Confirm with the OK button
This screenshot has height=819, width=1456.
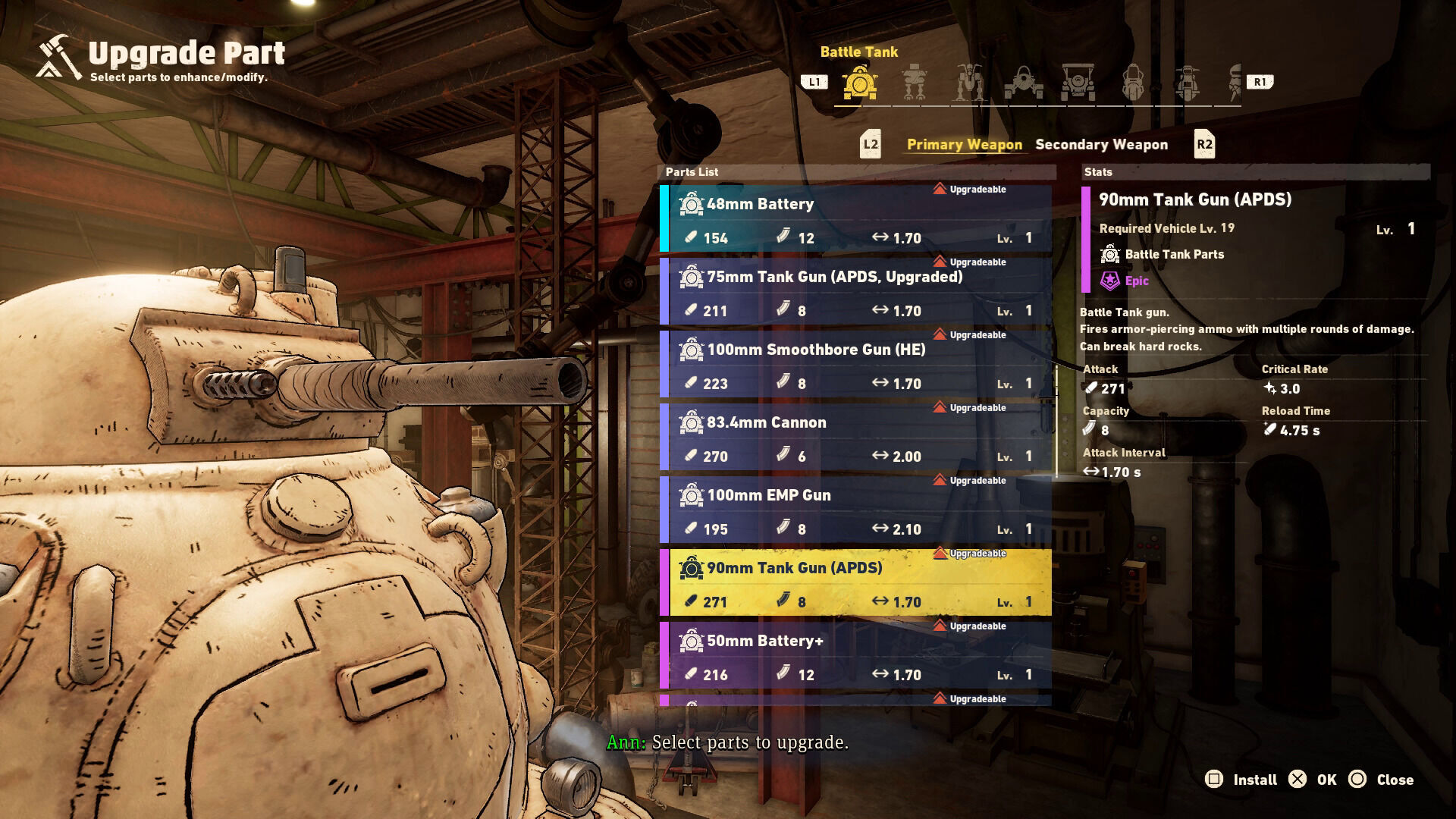point(1313,780)
